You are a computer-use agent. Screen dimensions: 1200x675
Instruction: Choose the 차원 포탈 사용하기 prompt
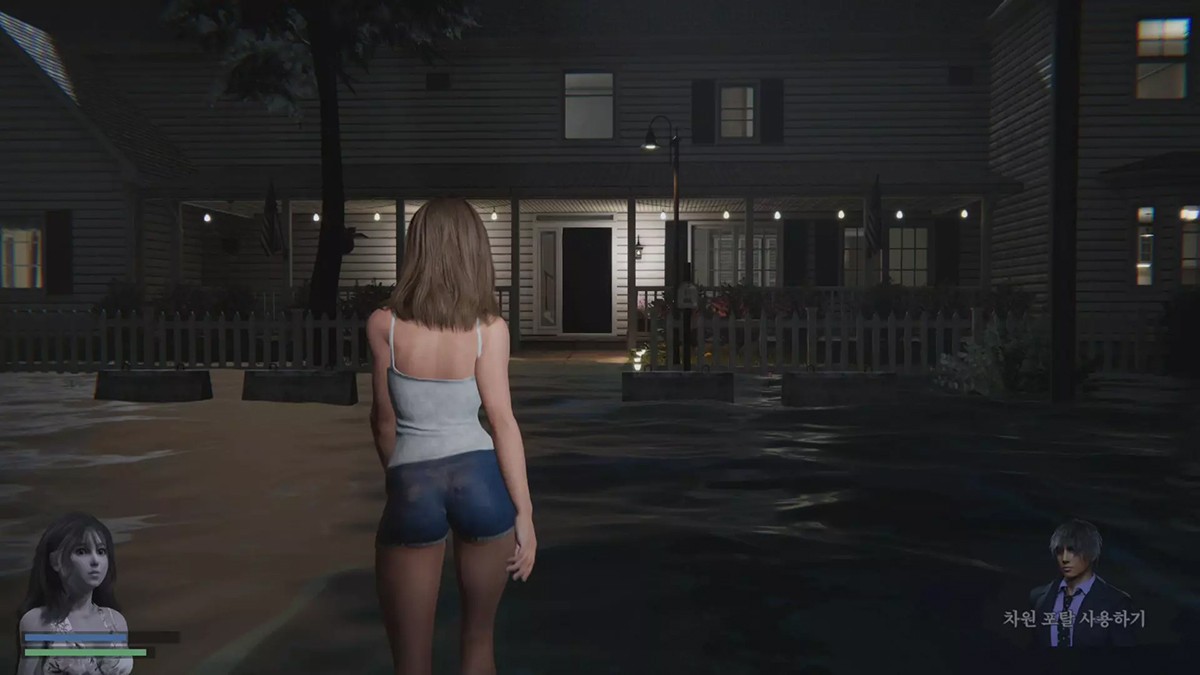click(1074, 619)
